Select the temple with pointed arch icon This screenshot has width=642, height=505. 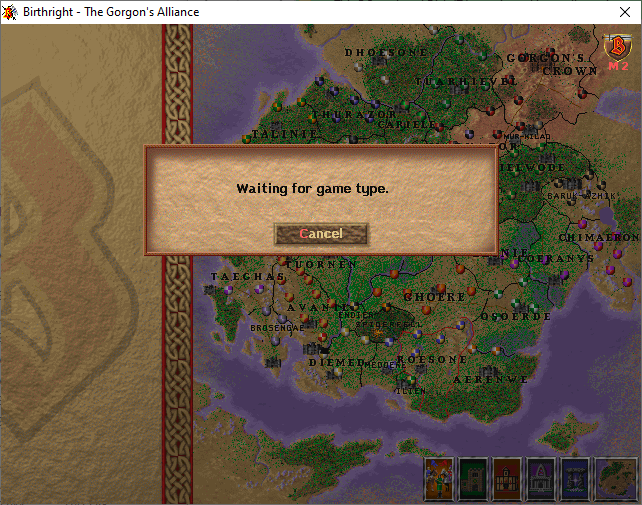(x=541, y=478)
